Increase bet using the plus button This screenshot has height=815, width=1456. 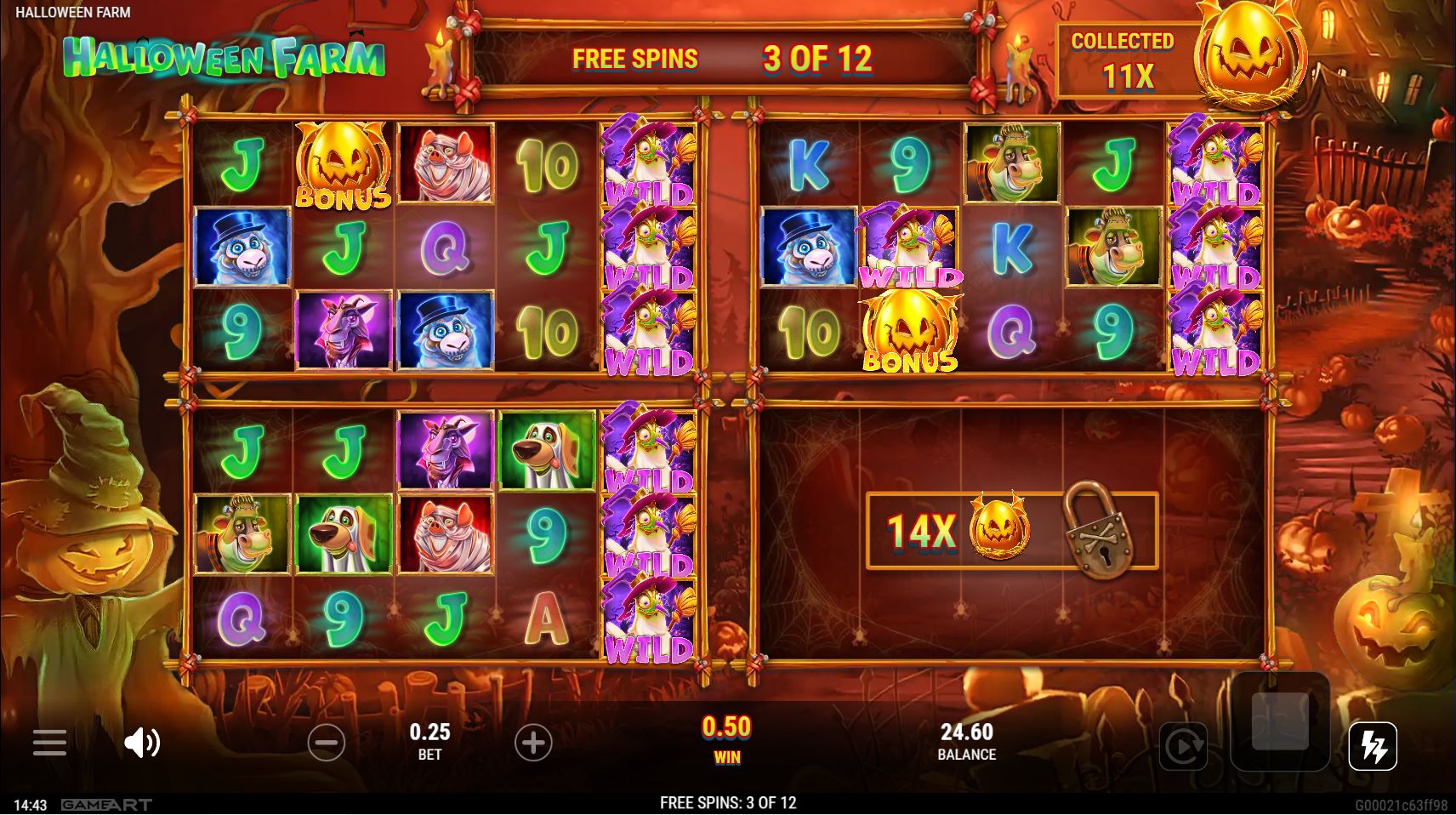point(534,742)
